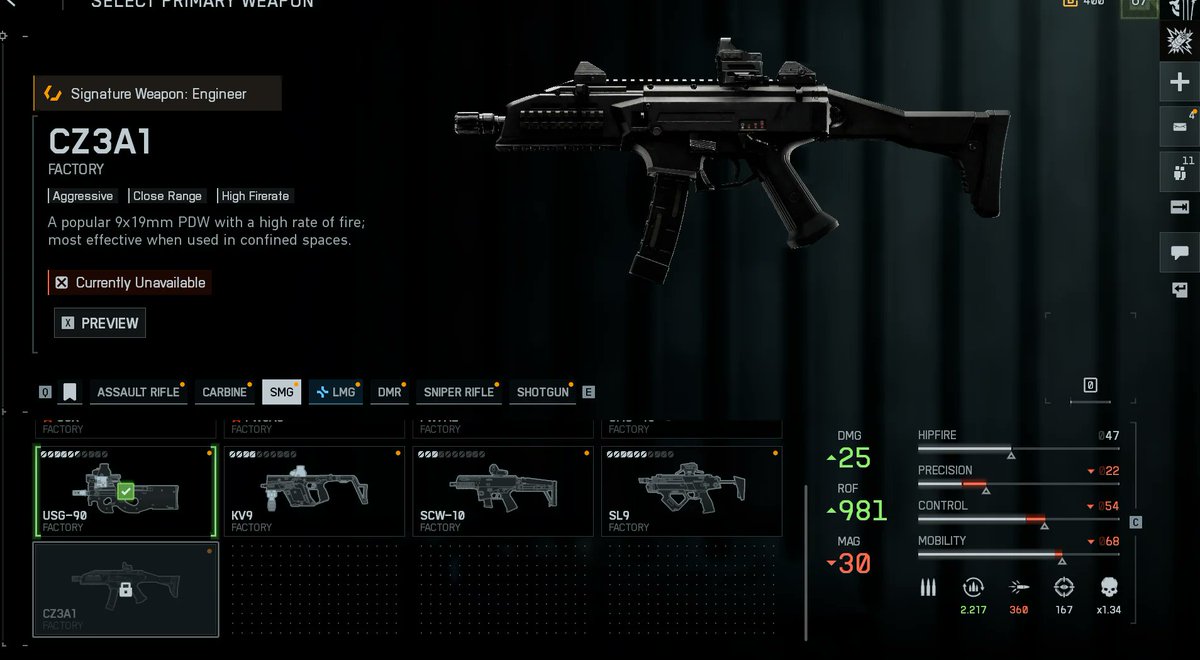Screen dimensions: 1200x660
Task: Open the squad members icon
Action: pos(1179,171)
